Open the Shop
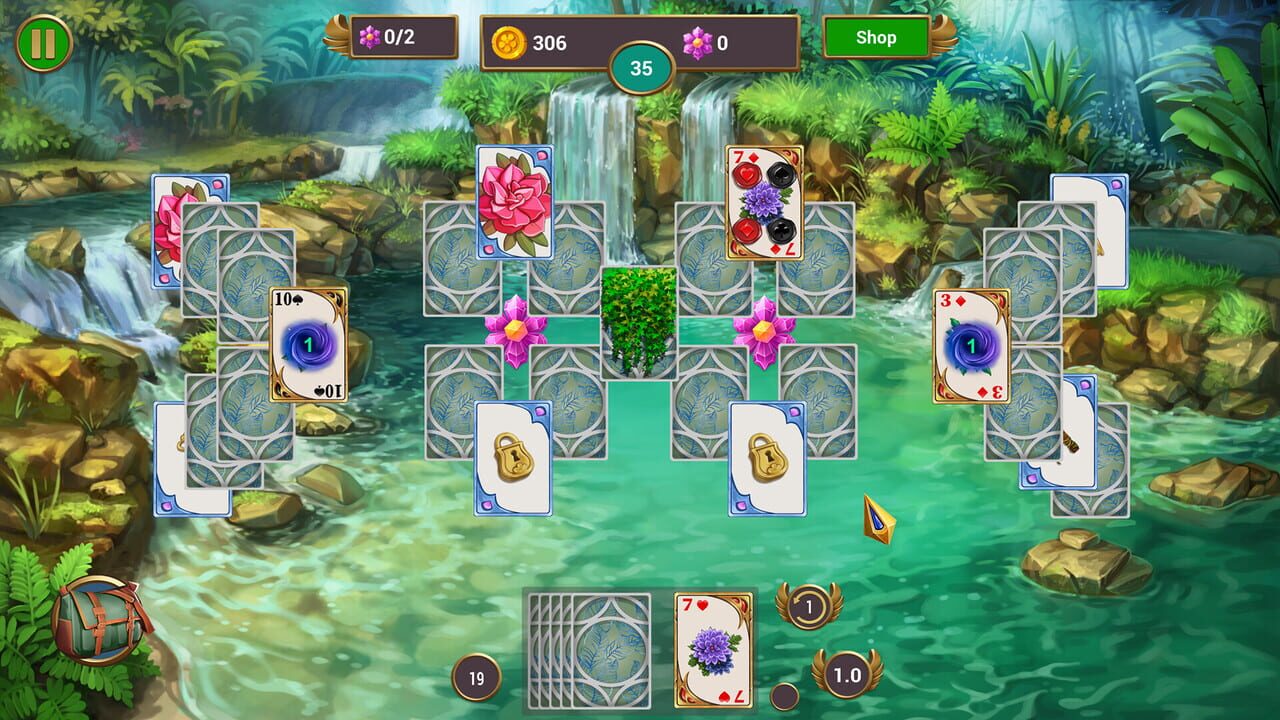Image resolution: width=1280 pixels, height=720 pixels. pyautogui.click(x=877, y=38)
